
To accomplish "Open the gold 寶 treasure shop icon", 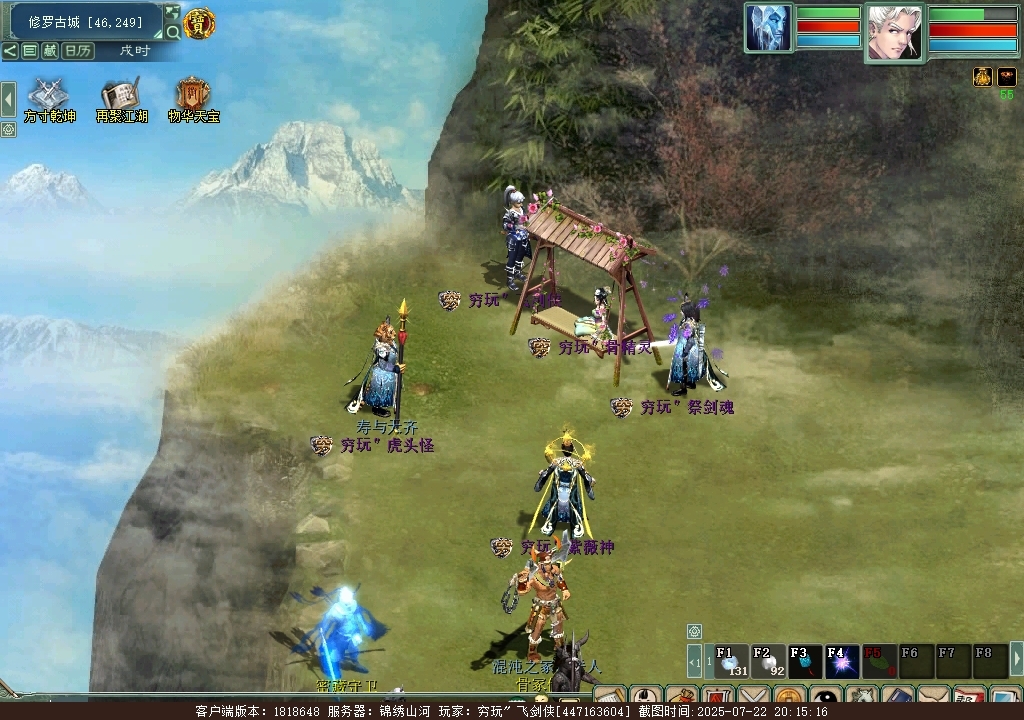I will pos(199,23).
